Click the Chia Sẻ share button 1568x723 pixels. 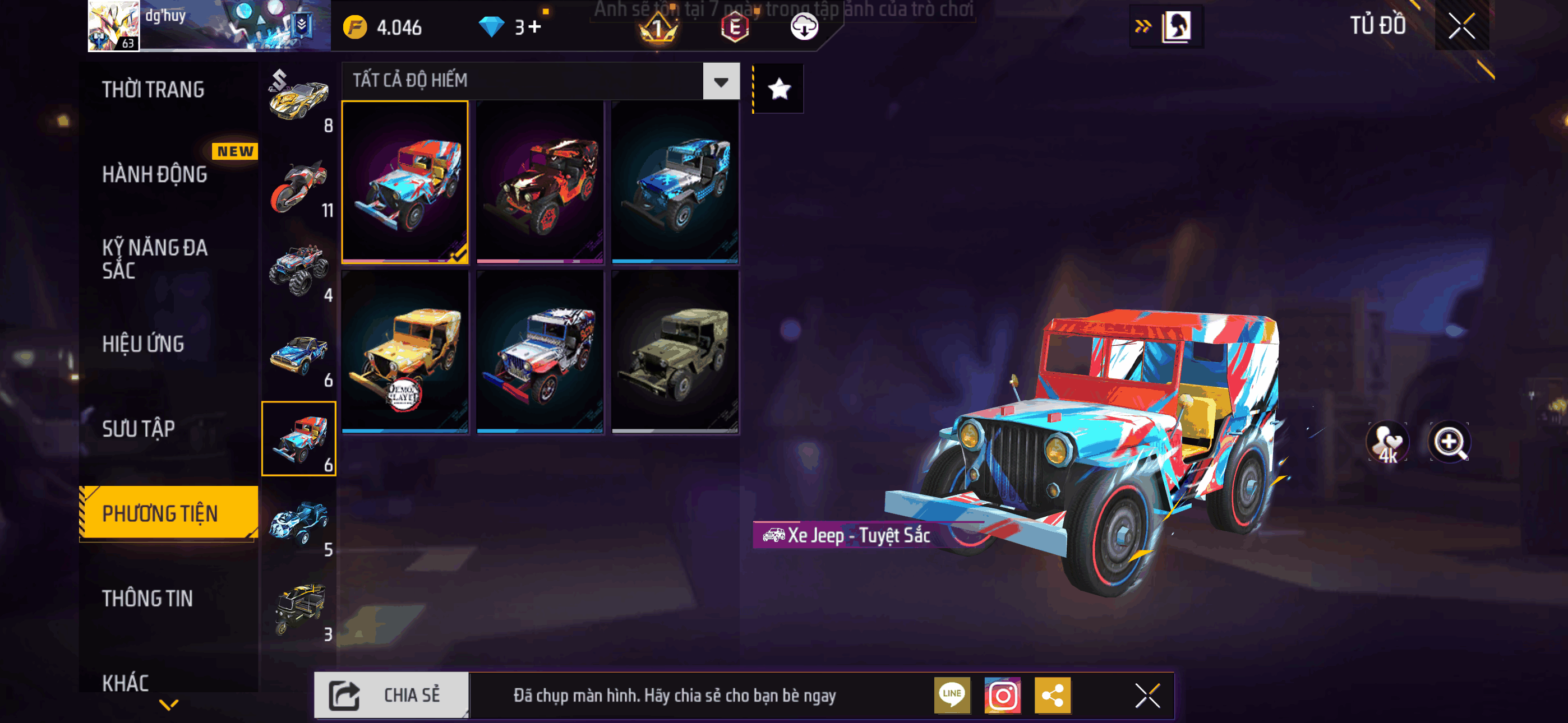391,695
